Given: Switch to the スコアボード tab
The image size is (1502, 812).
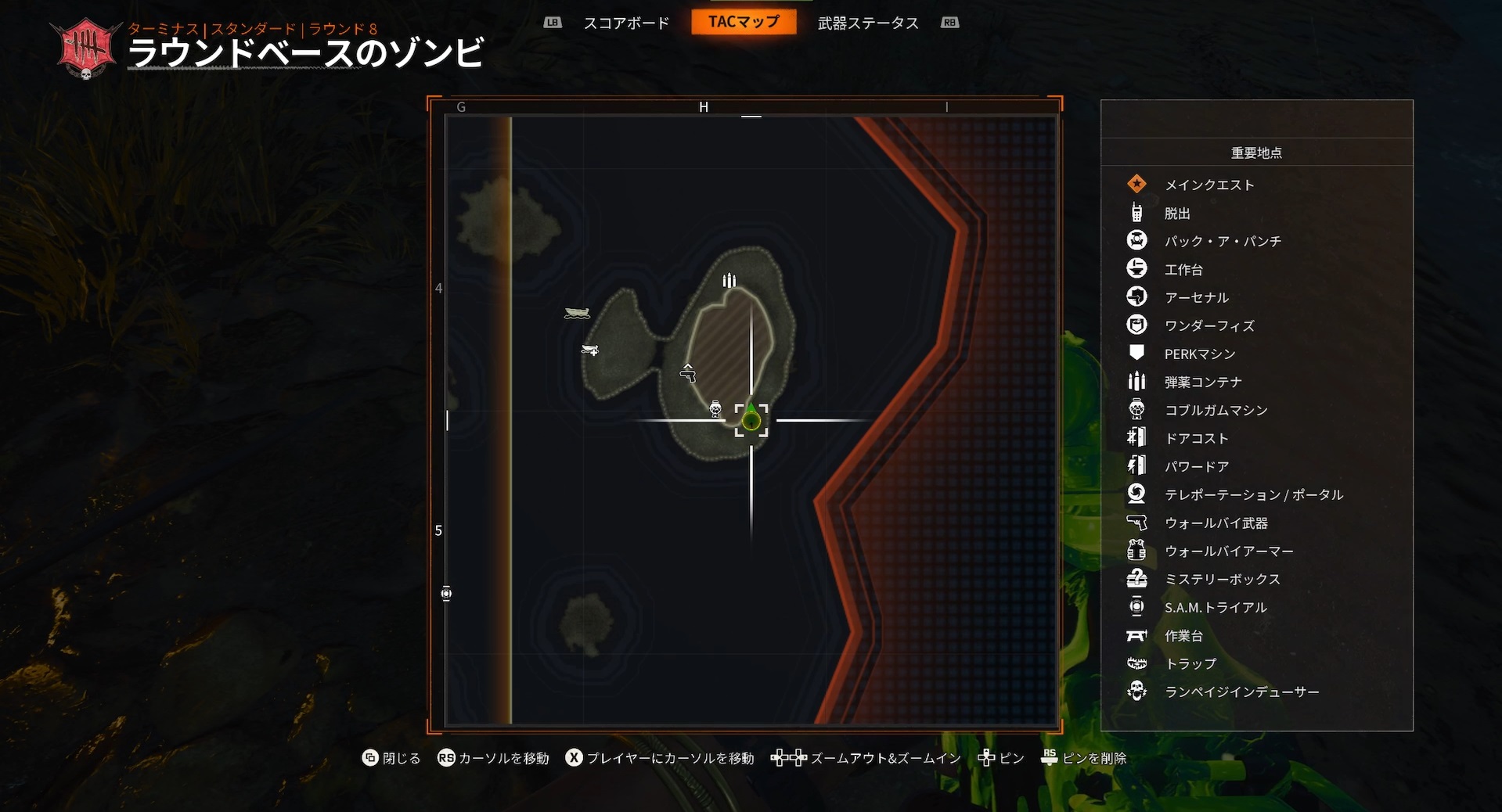Looking at the screenshot, I should click(x=625, y=23).
